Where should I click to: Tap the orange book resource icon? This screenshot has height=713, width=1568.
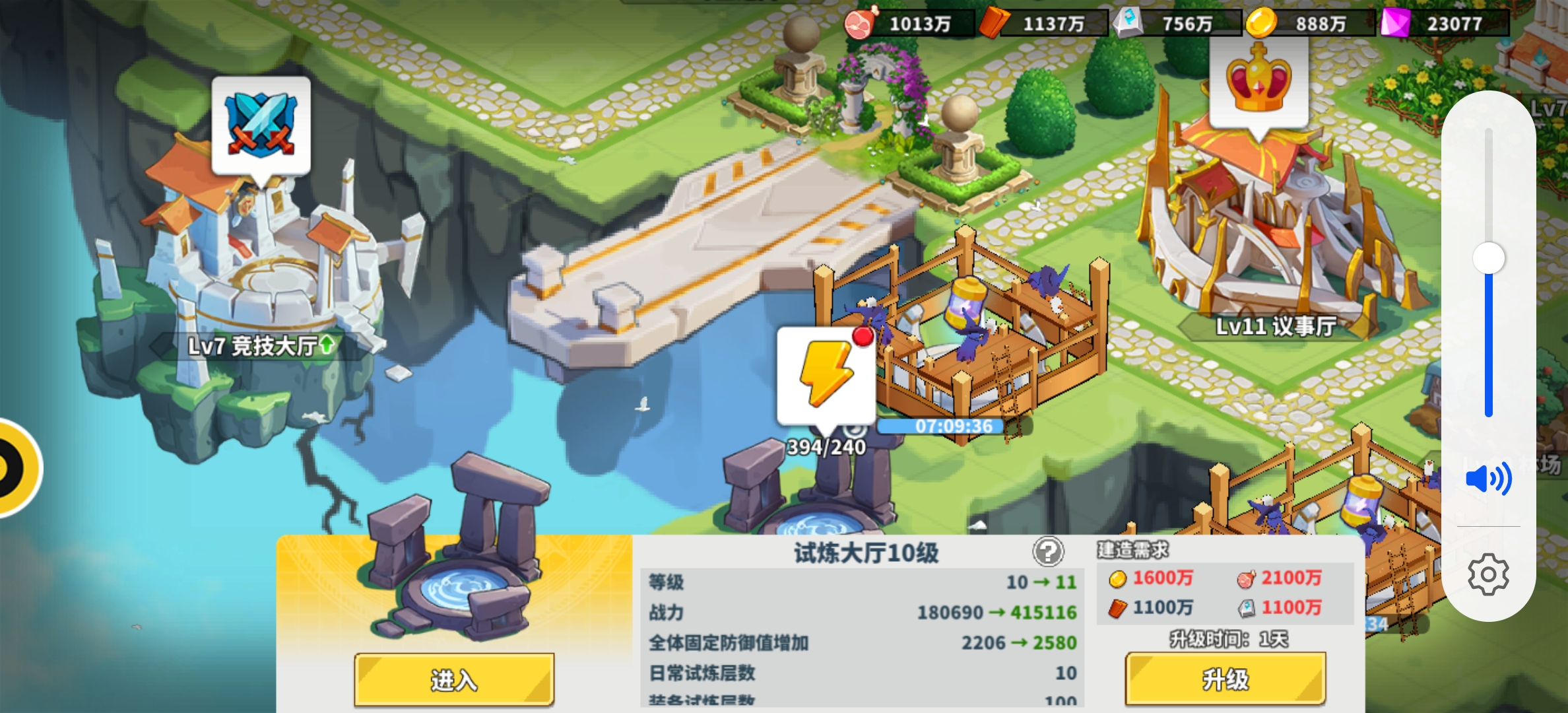(x=994, y=21)
